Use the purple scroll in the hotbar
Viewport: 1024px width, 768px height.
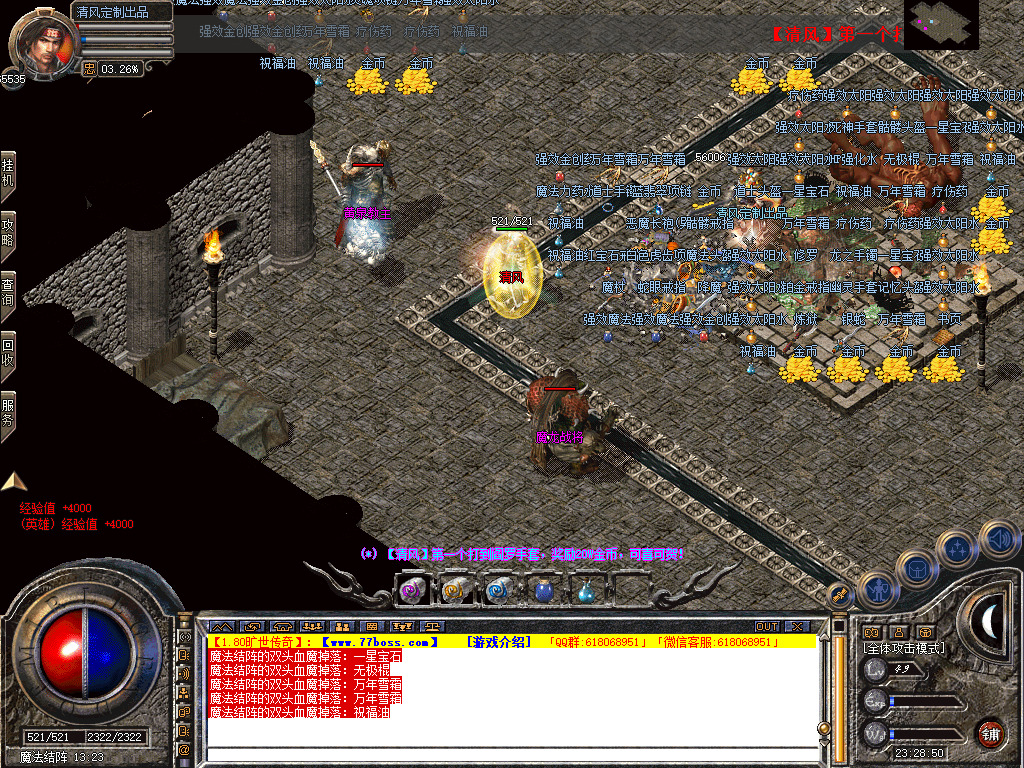point(413,591)
